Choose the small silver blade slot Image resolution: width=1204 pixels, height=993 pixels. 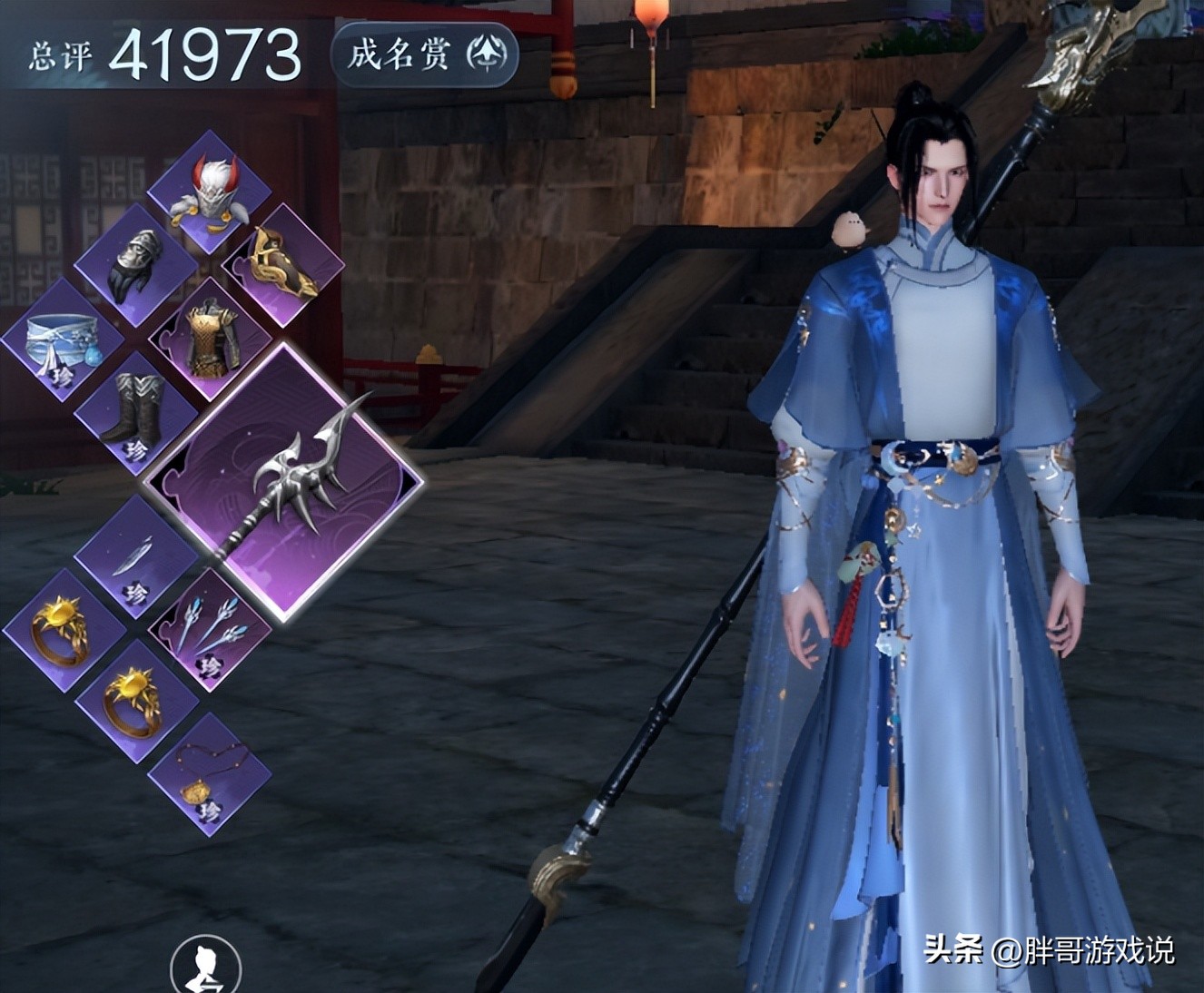coord(135,555)
